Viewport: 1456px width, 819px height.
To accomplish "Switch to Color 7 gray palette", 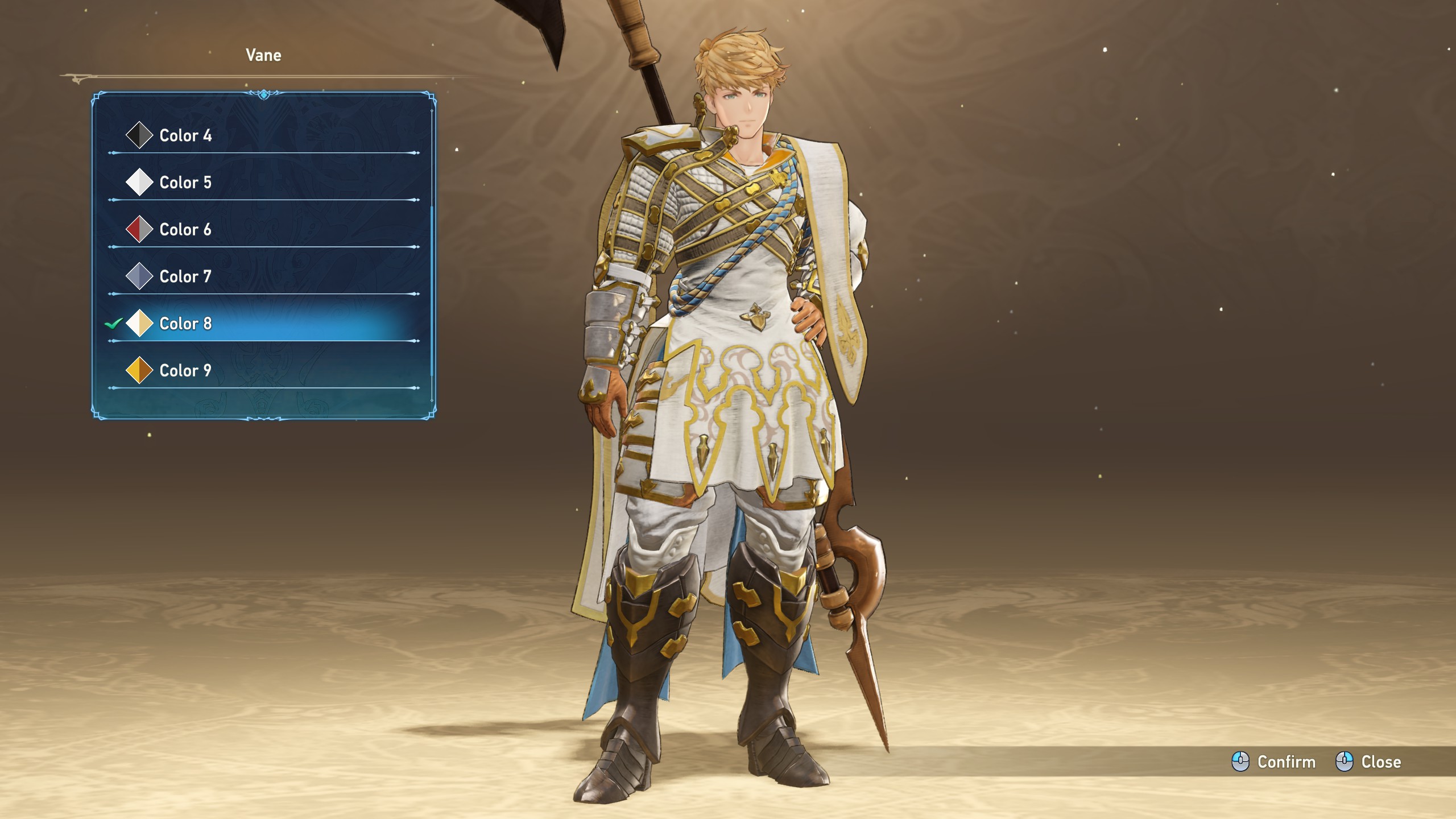I will point(185,276).
